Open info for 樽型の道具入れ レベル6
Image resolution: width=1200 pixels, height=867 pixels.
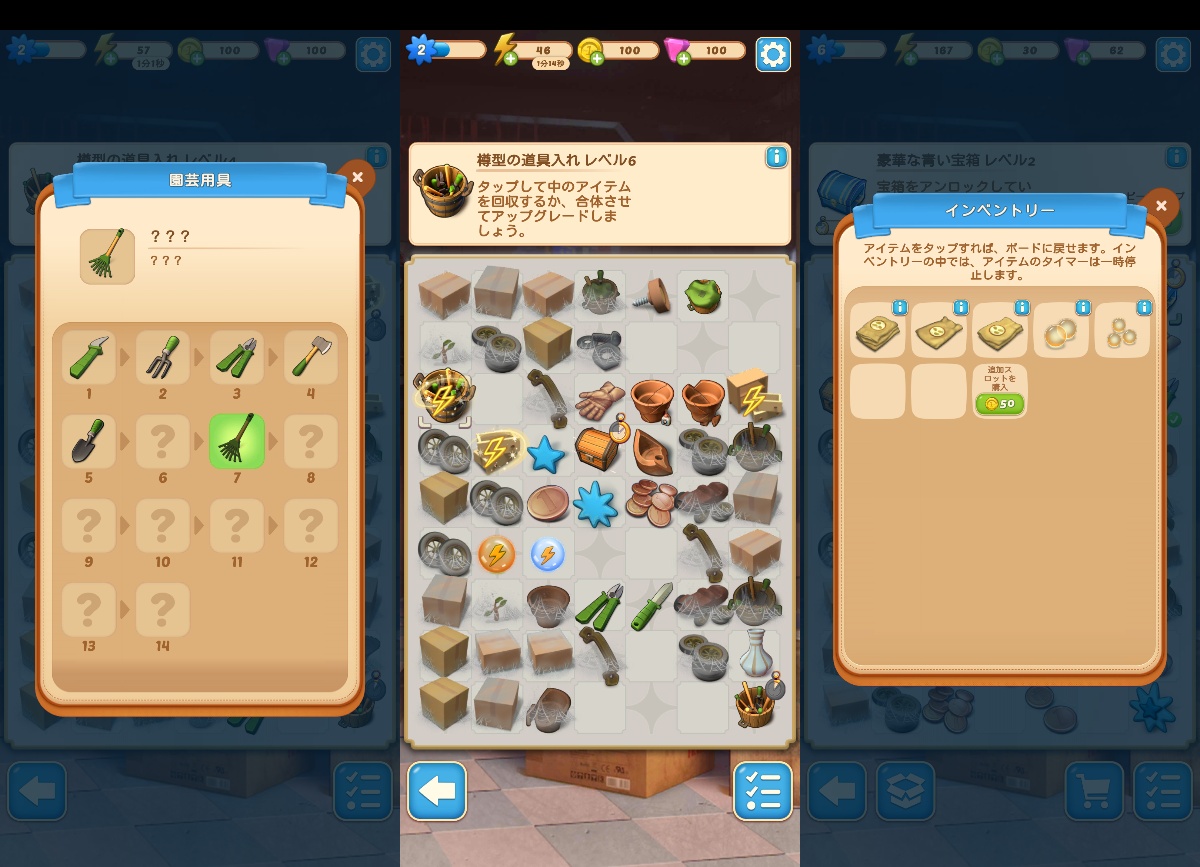pos(775,157)
